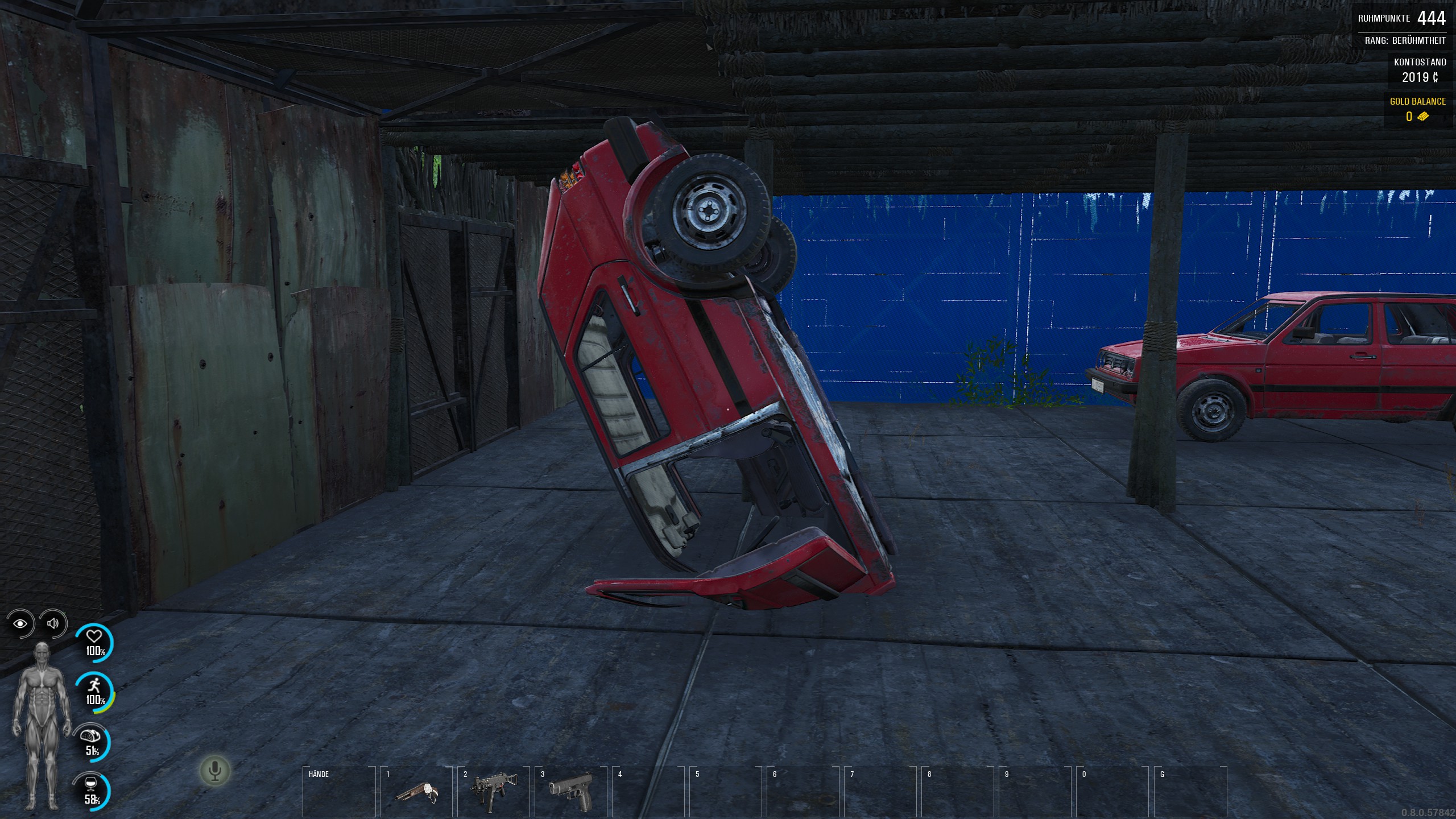Select the sawed-off shotgun in slot 1
This screenshot has width=1456, height=819.
click(x=416, y=792)
